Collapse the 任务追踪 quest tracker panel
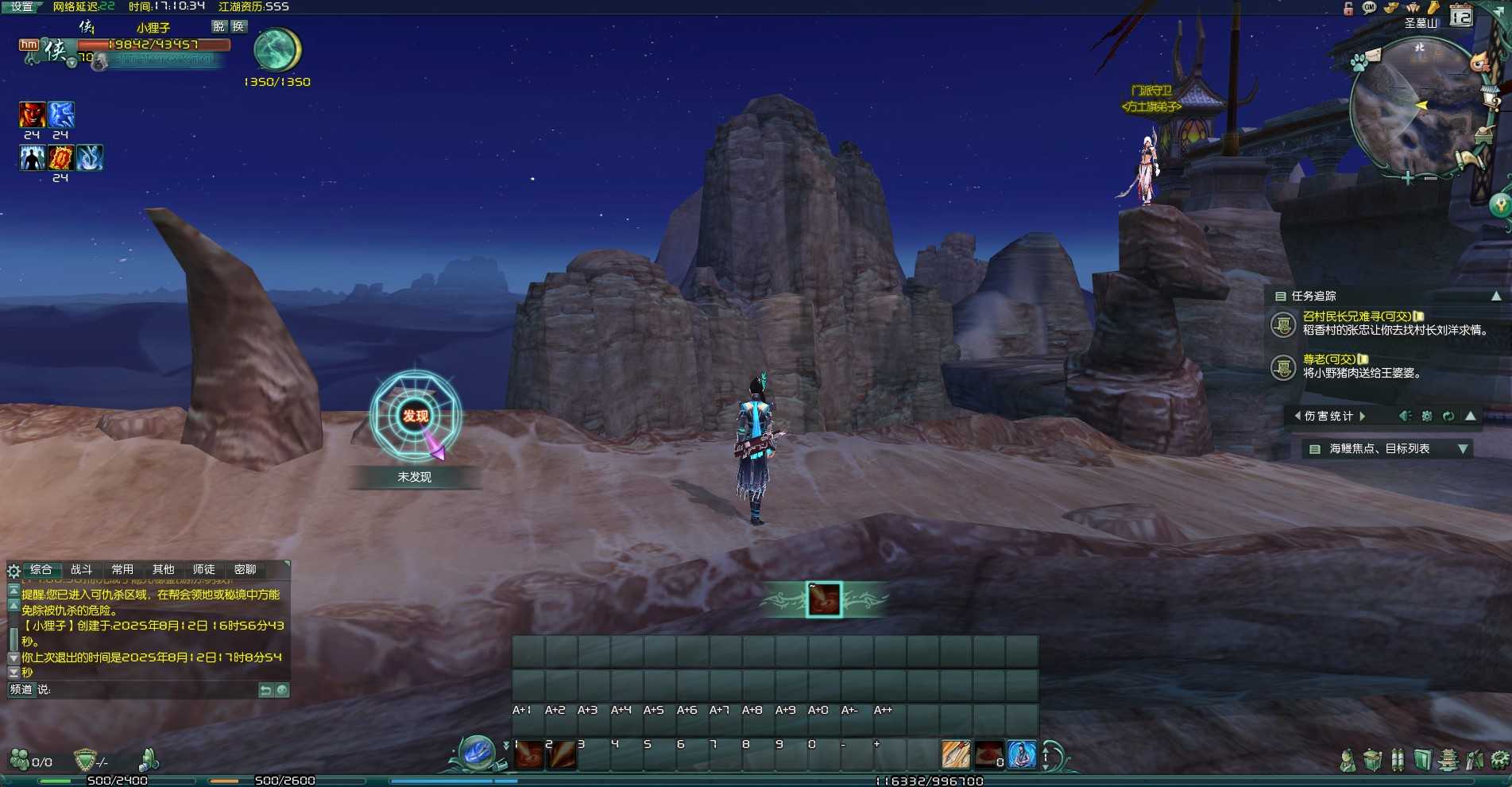Screen dimensions: 1512x787 (x=1496, y=296)
